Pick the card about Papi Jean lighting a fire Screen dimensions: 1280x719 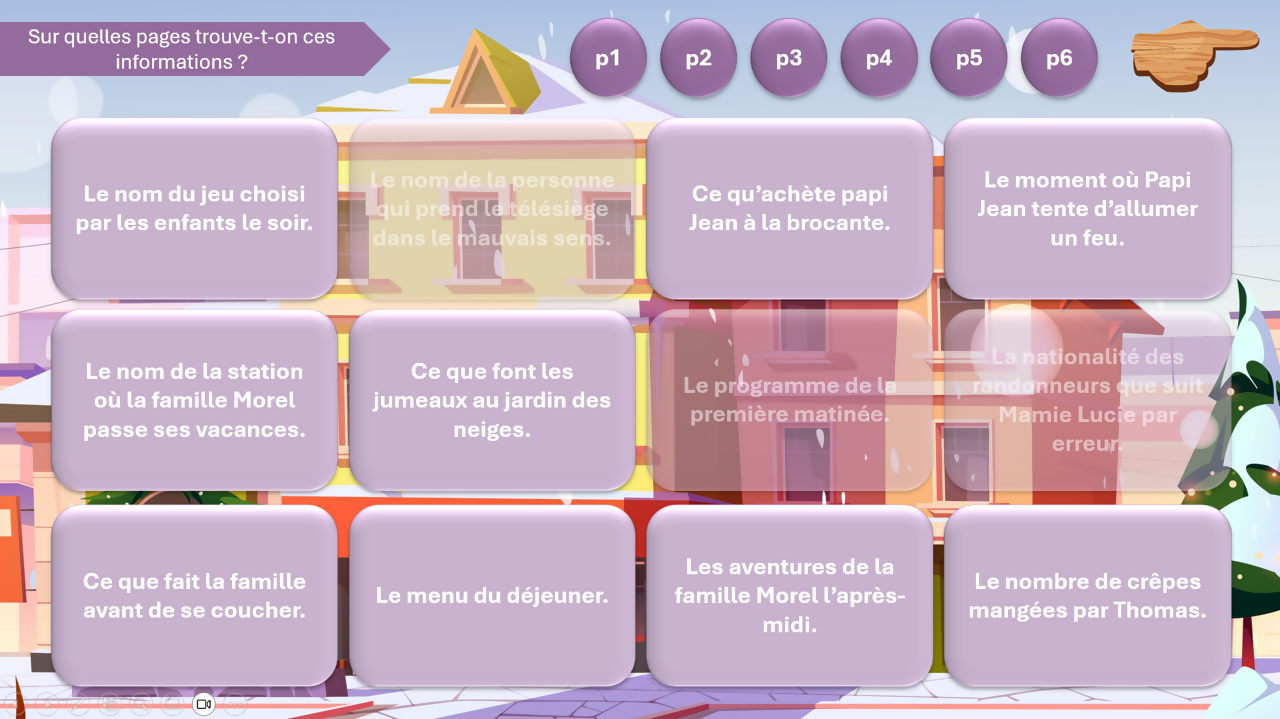[1087, 208]
